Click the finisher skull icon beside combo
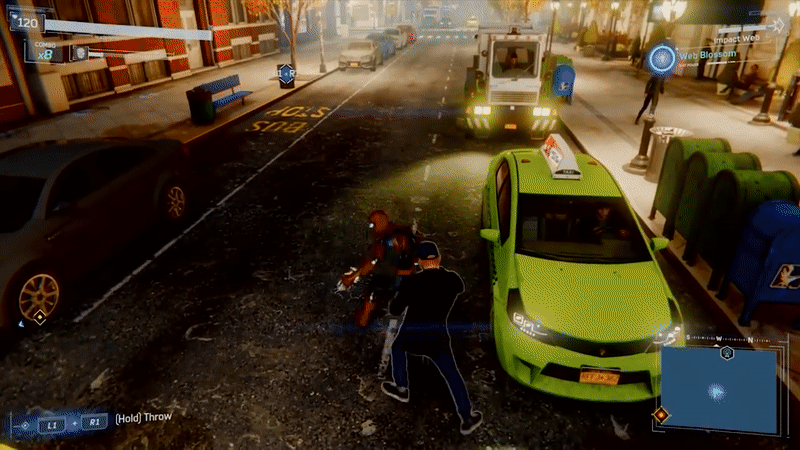 pyautogui.click(x=80, y=52)
